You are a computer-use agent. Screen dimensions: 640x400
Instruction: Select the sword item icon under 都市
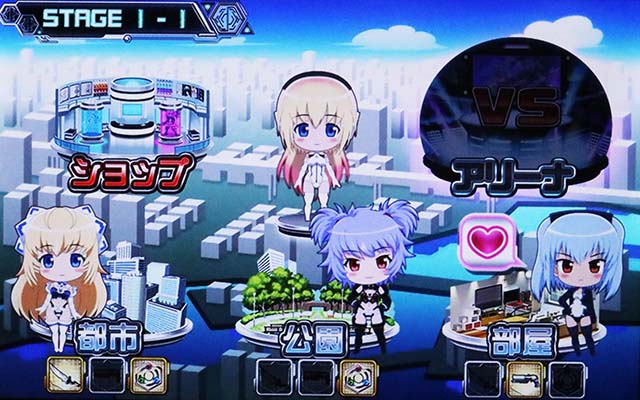66,374
